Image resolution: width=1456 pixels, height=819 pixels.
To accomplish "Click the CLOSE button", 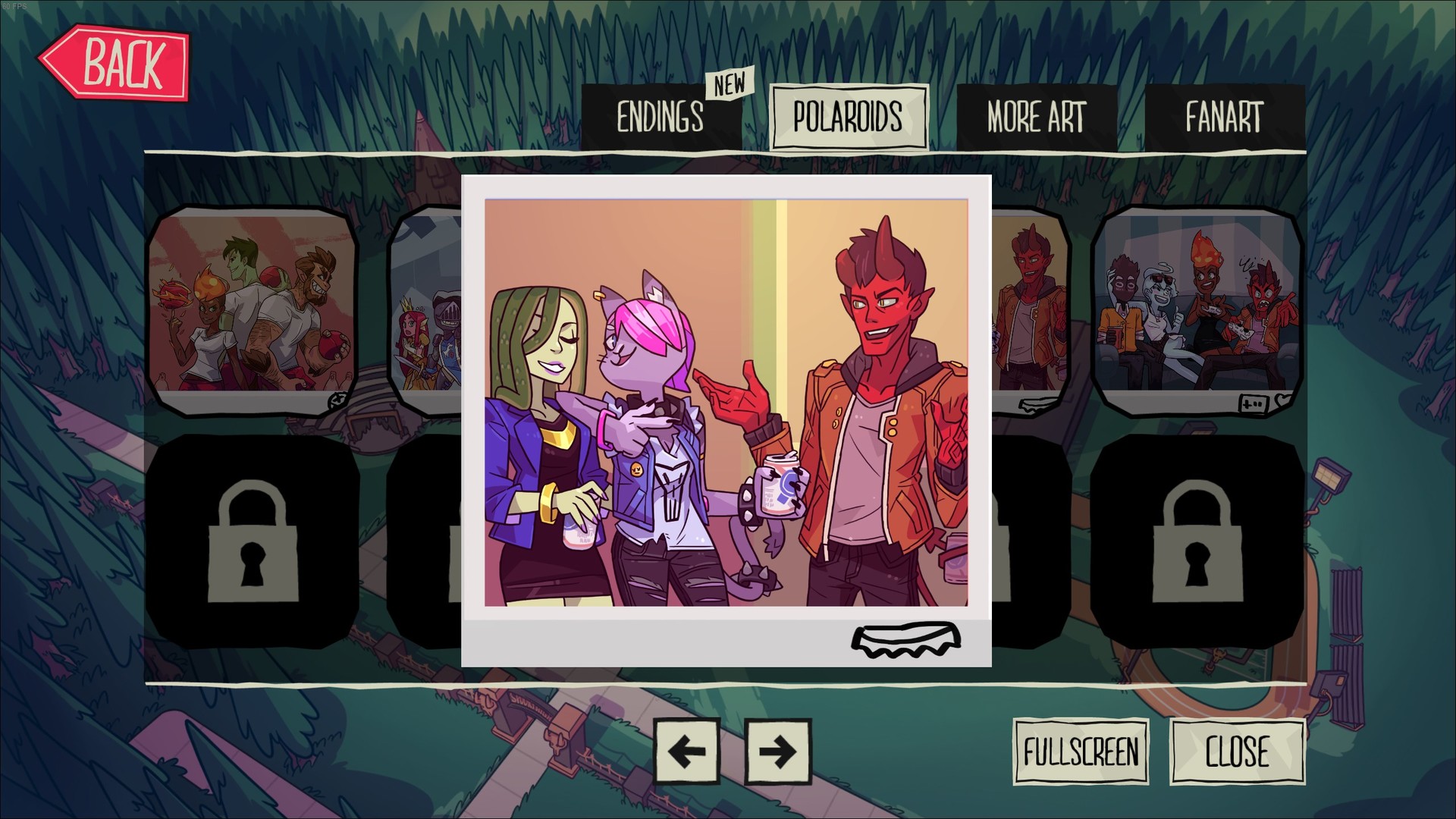I will pos(1238,752).
